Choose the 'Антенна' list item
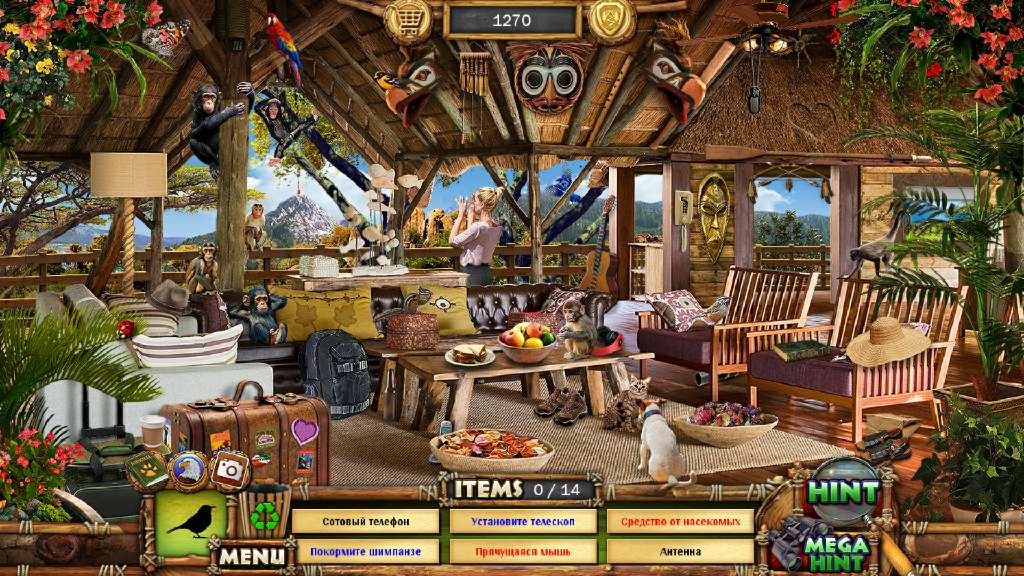This screenshot has width=1024, height=576. (x=680, y=551)
